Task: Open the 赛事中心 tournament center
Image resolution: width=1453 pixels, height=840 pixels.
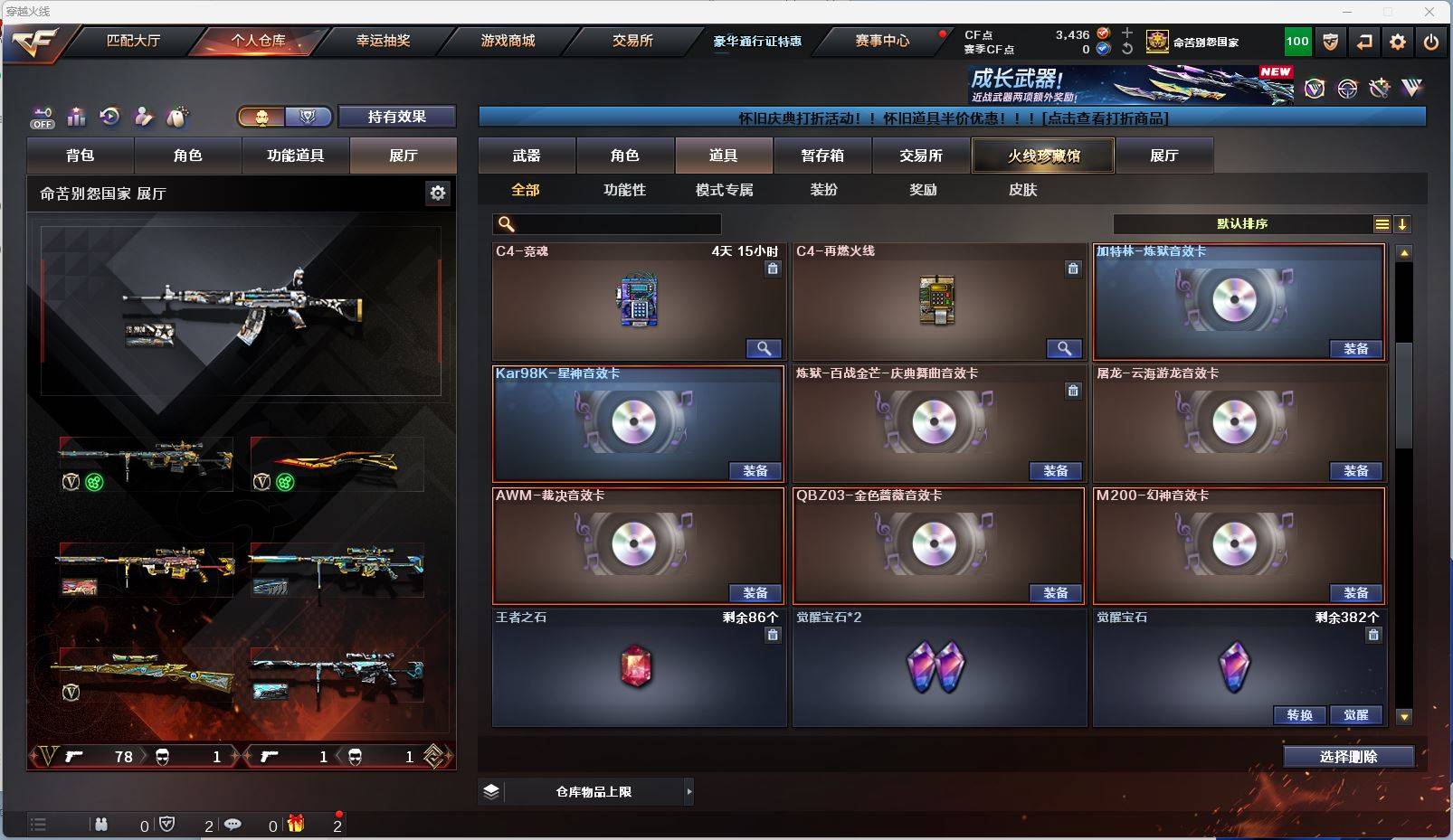Action: (x=882, y=41)
